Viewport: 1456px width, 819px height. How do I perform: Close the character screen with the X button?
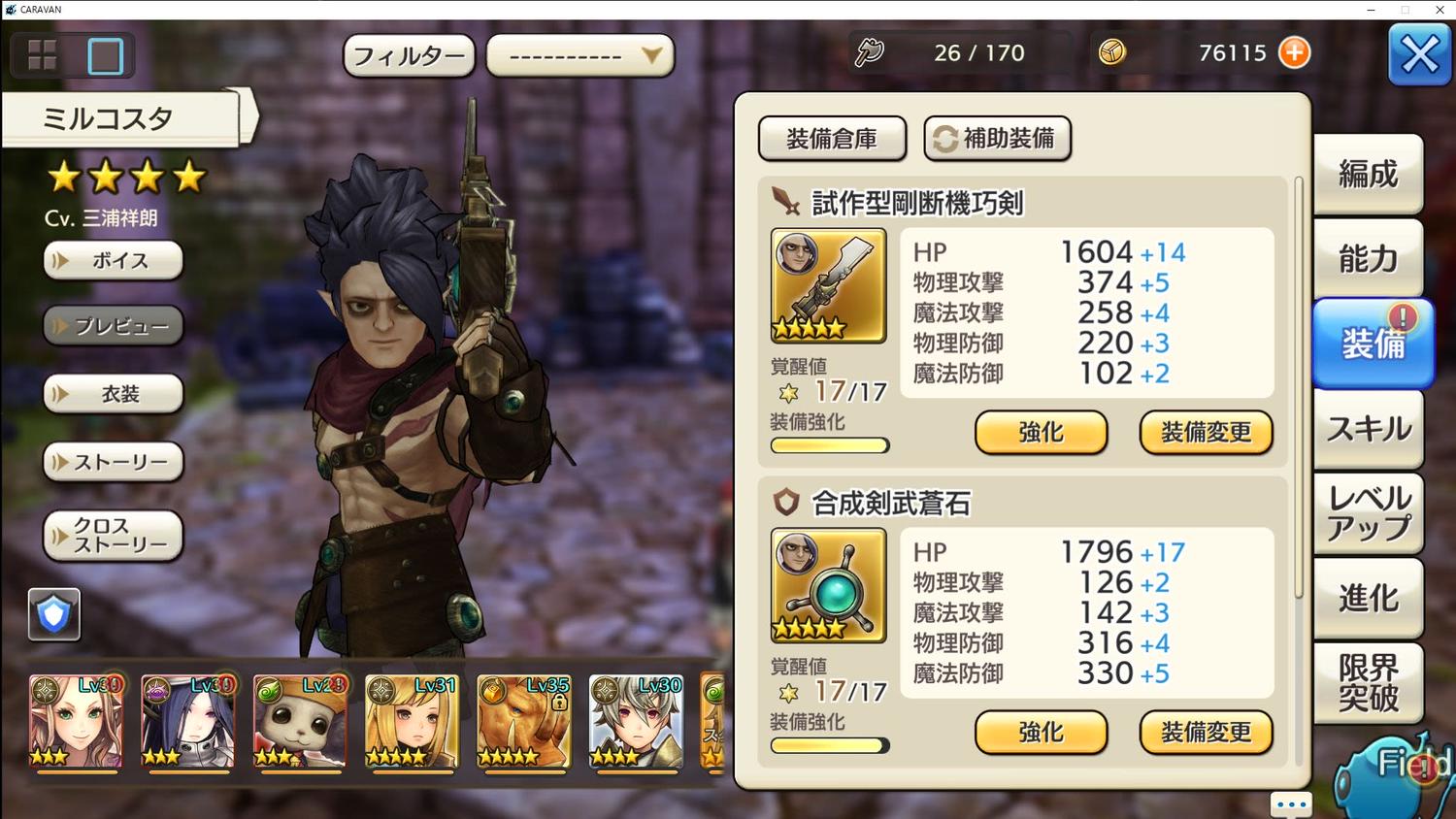pos(1419,55)
